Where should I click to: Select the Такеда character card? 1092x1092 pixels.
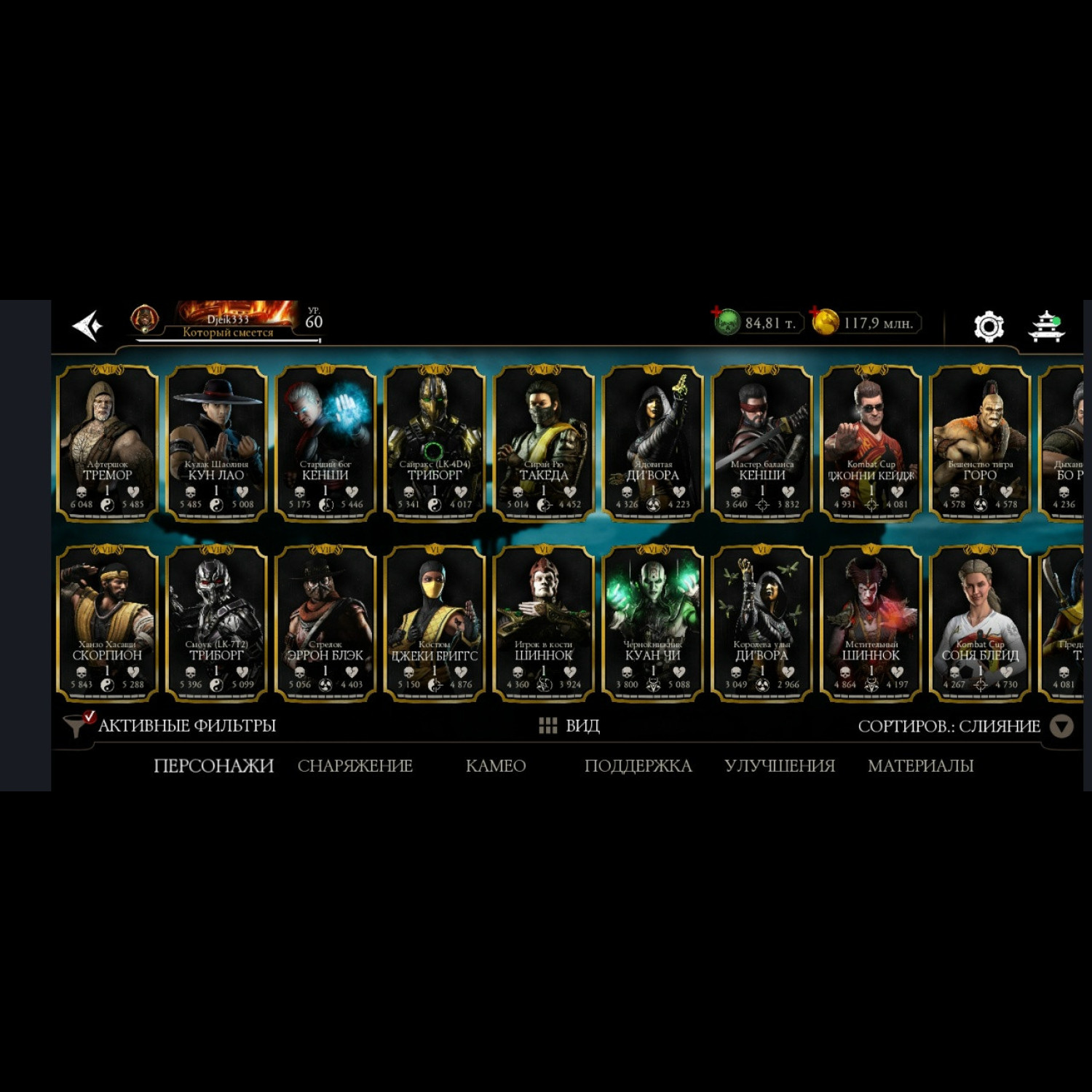(x=544, y=443)
